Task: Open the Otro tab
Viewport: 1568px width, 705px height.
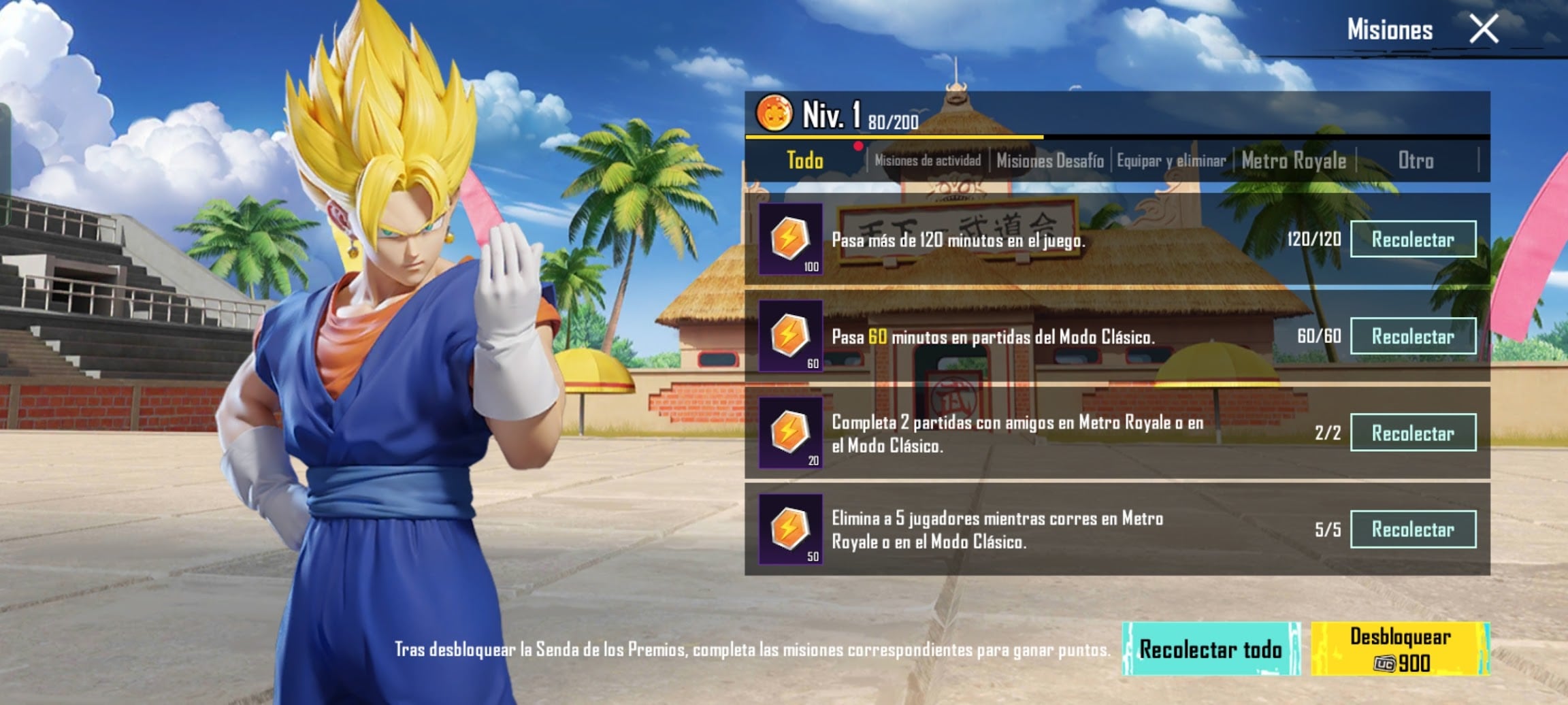Action: pyautogui.click(x=1416, y=161)
